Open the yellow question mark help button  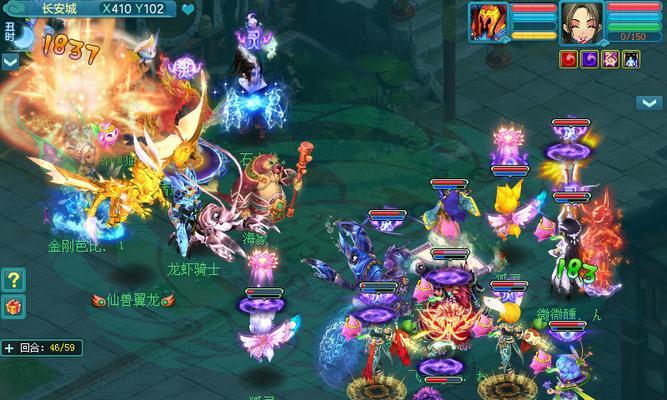pyautogui.click(x=13, y=279)
